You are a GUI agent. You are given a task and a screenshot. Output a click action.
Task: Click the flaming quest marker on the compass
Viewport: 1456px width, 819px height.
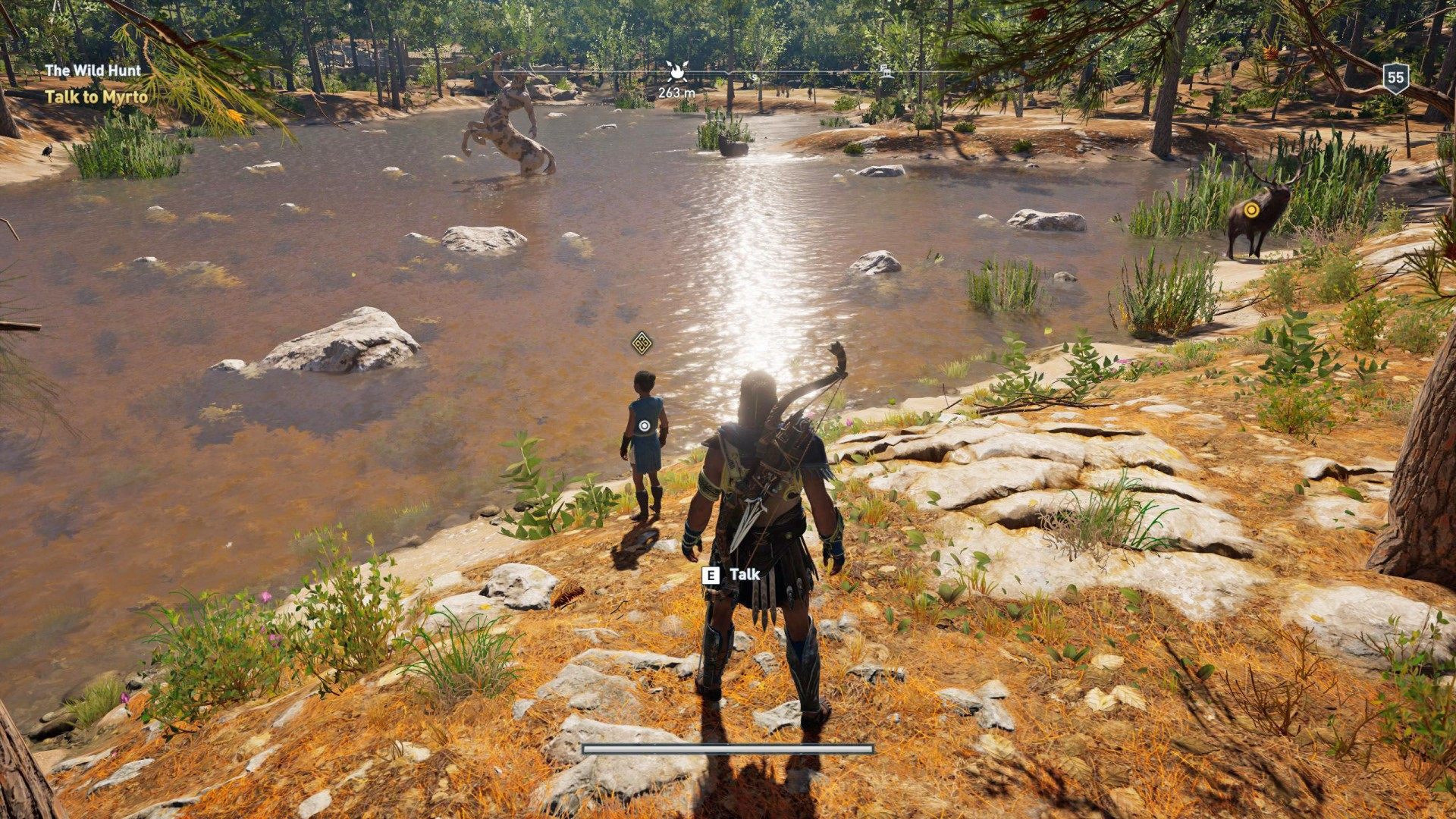click(677, 71)
